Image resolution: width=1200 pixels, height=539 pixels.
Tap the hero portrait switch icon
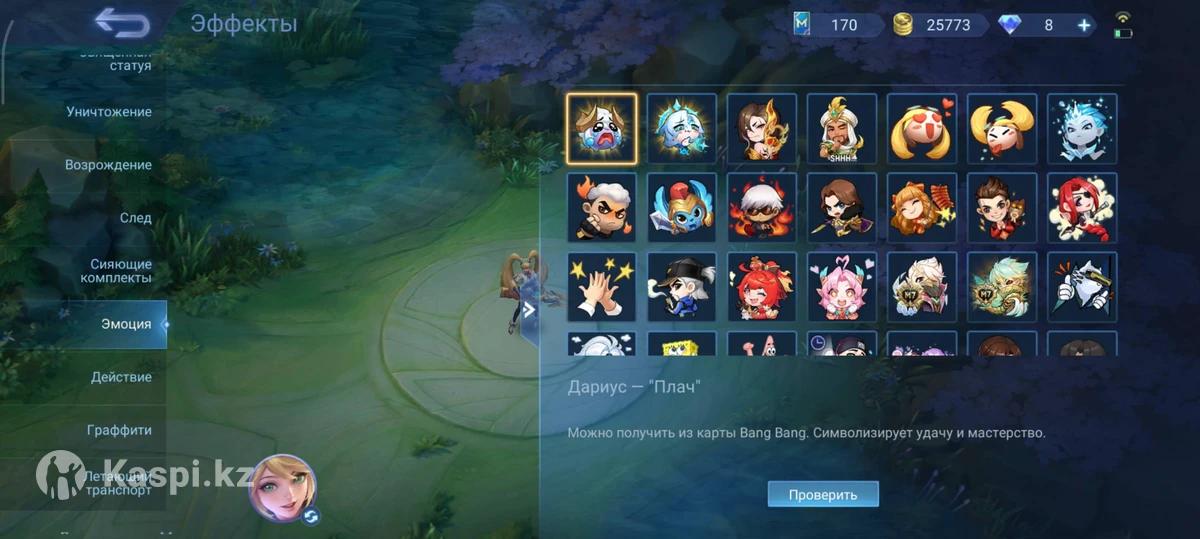[311, 516]
